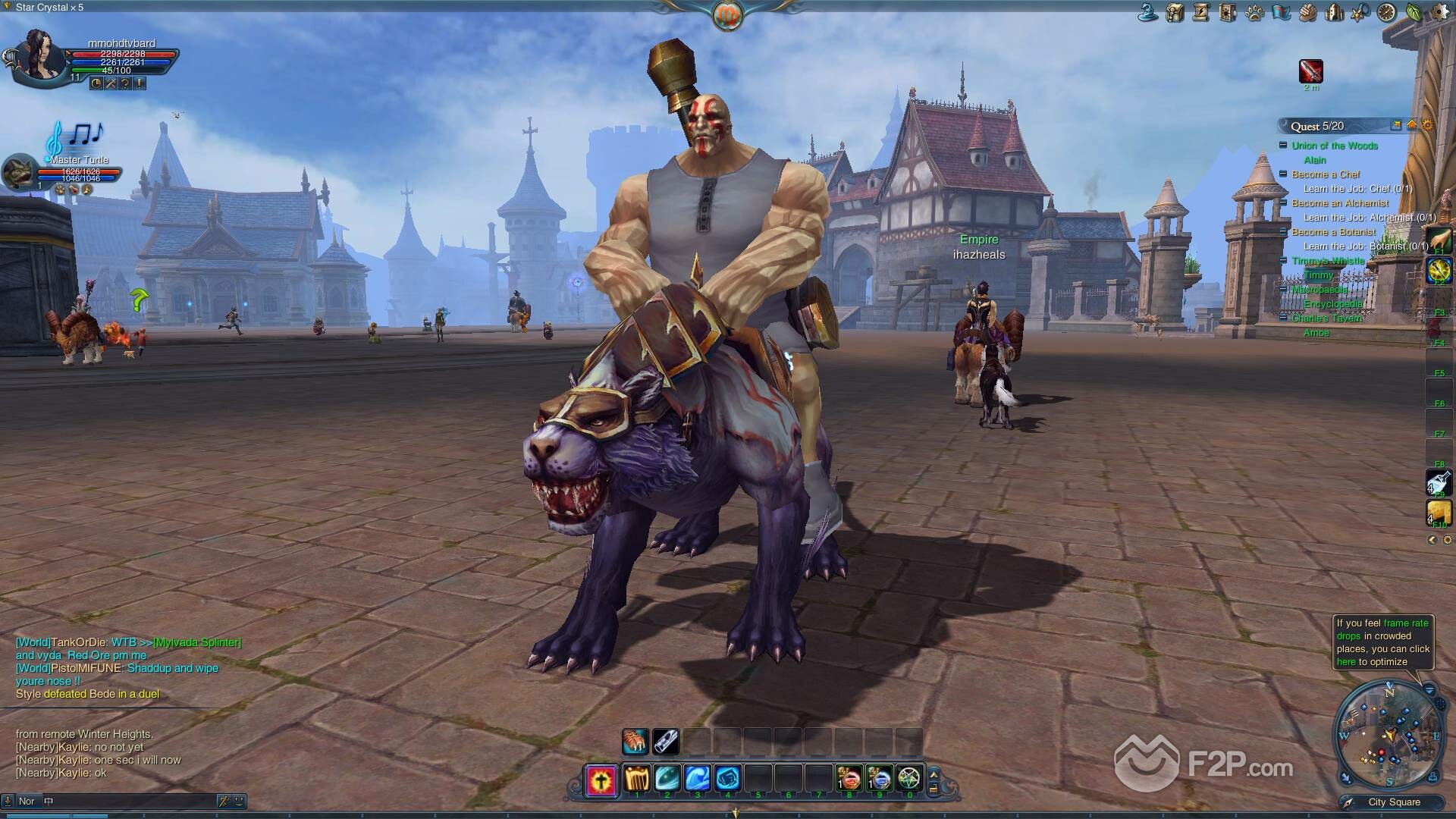
Task: Select the red sword buff icon
Action: coord(1310,71)
